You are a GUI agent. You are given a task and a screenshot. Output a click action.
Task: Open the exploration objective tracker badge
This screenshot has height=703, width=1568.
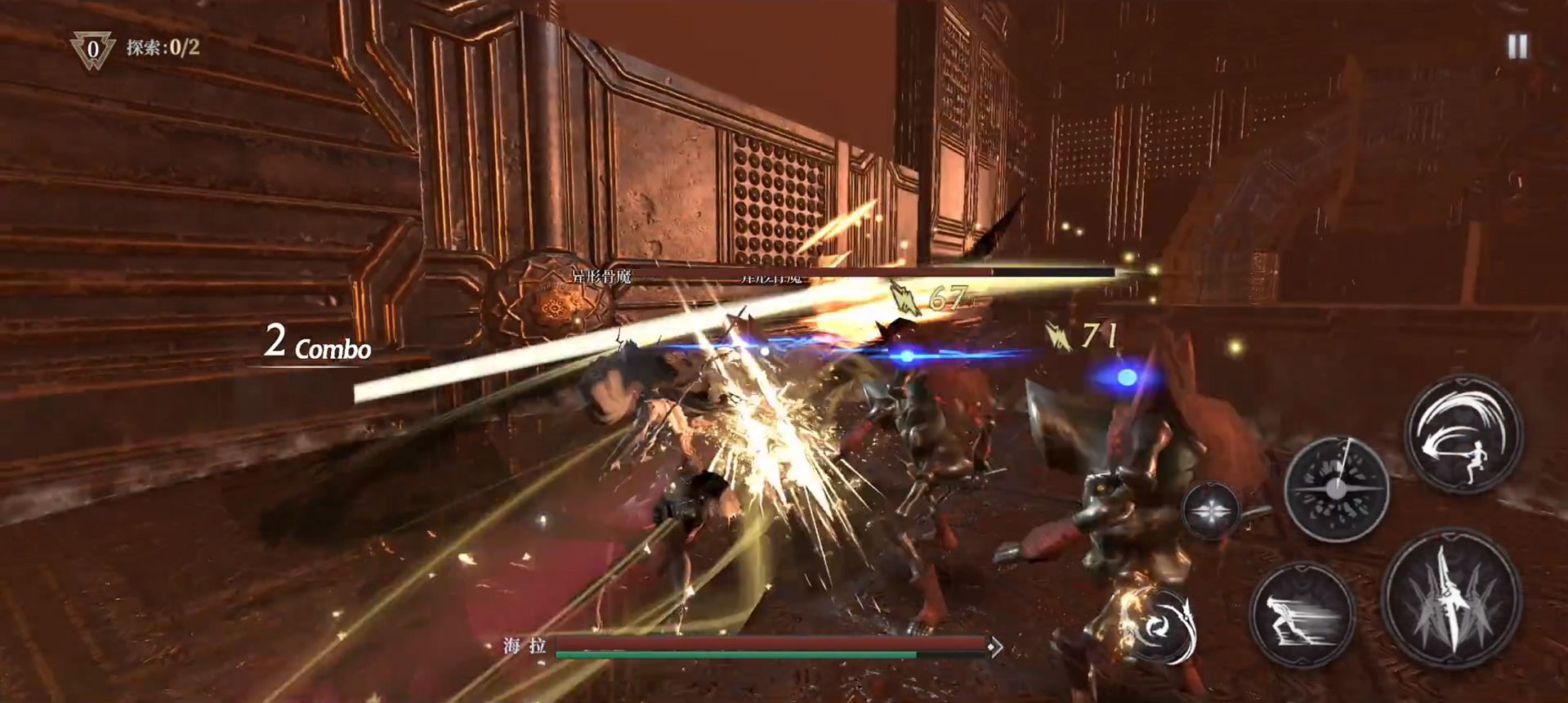92,49
